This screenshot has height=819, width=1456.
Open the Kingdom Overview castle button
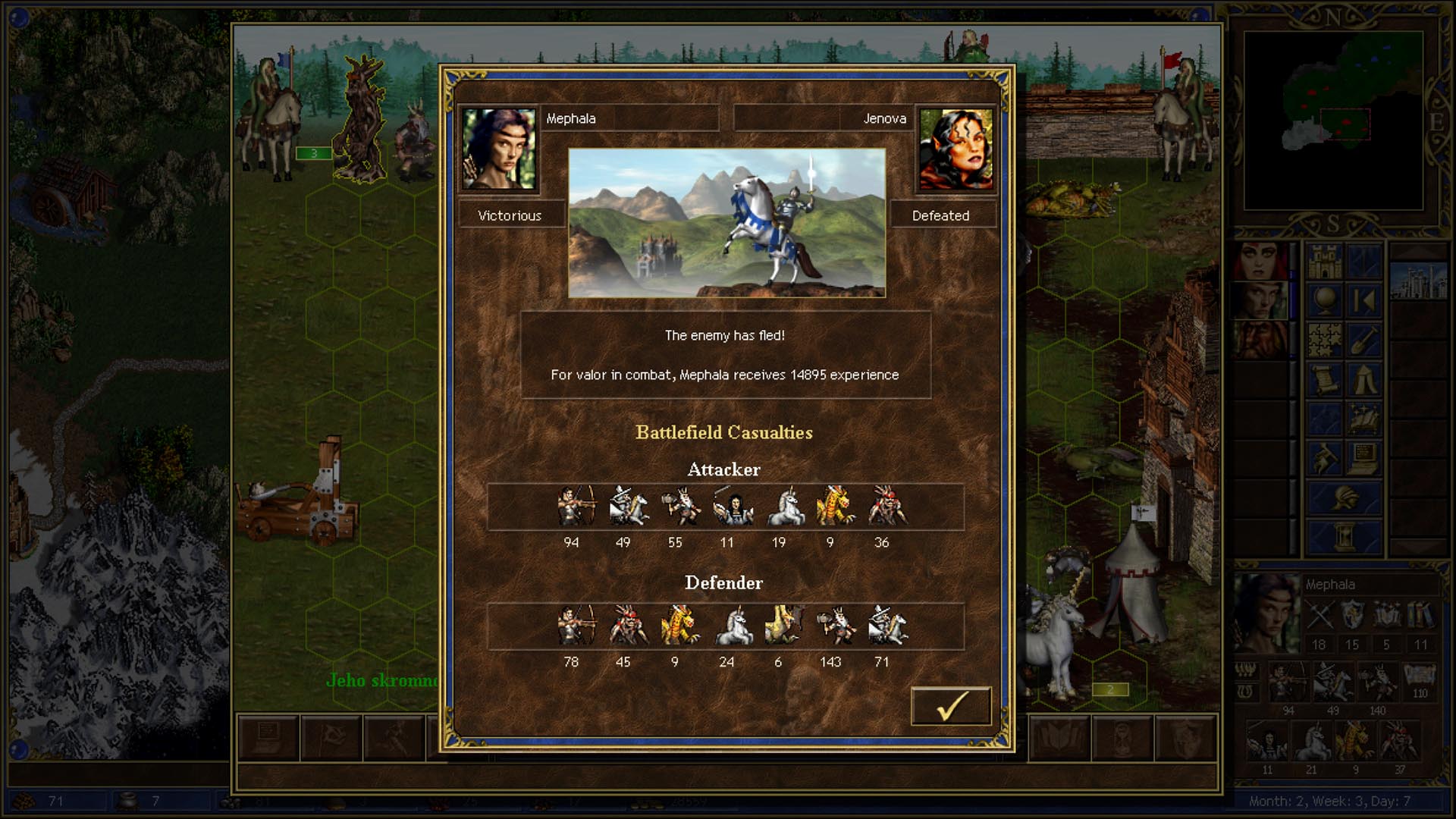tap(1325, 262)
